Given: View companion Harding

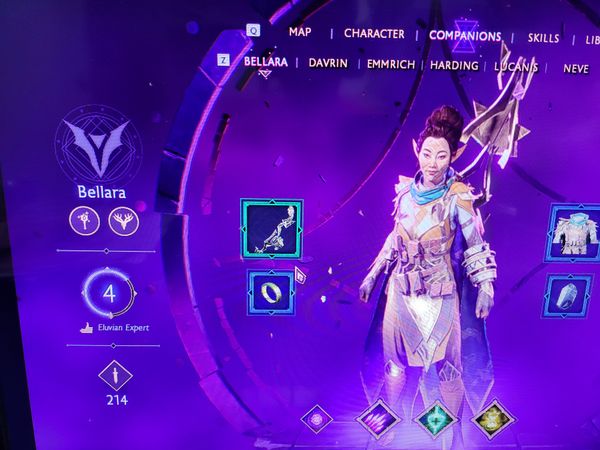Looking at the screenshot, I should point(454,65).
